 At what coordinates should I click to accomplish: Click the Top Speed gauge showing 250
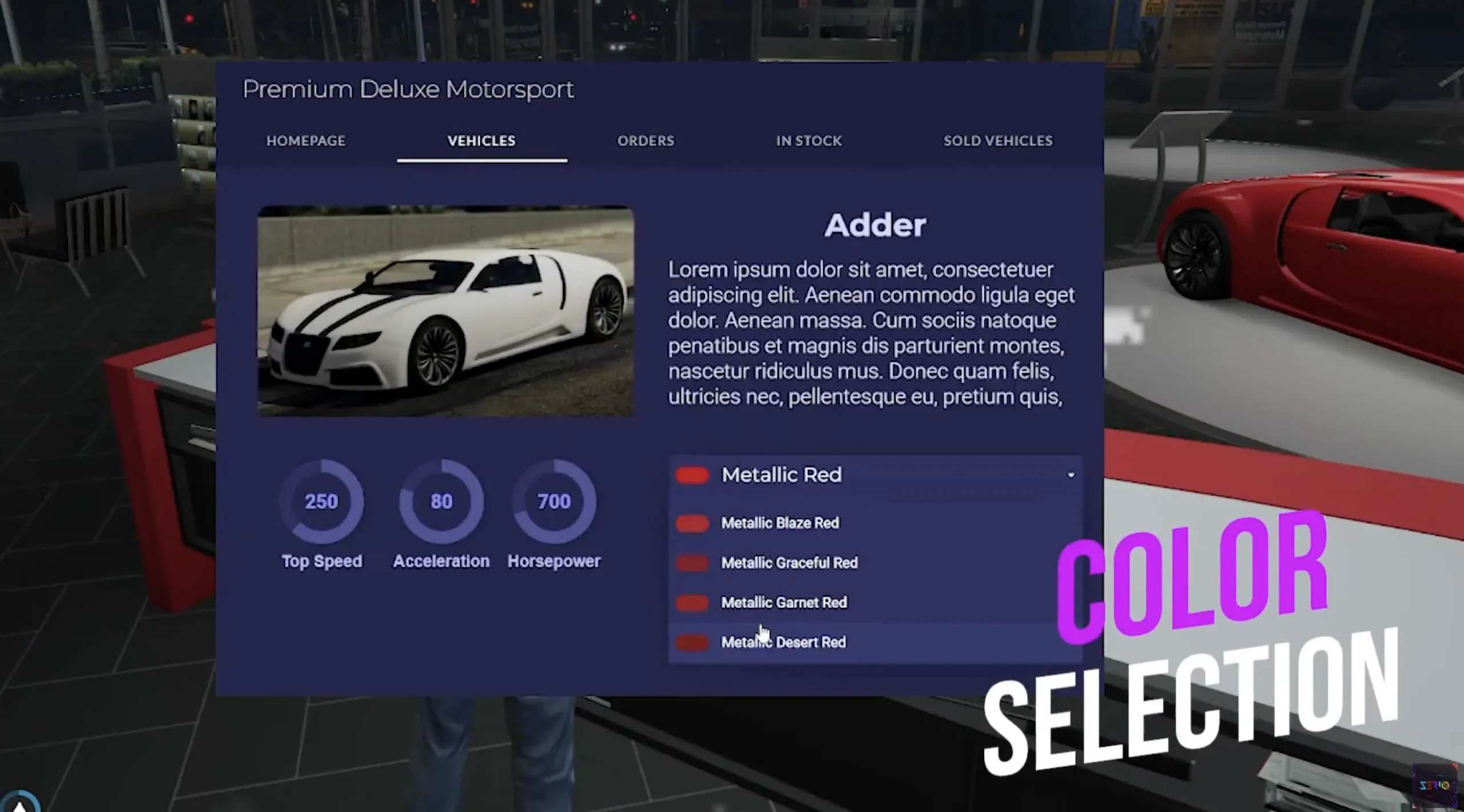point(321,501)
